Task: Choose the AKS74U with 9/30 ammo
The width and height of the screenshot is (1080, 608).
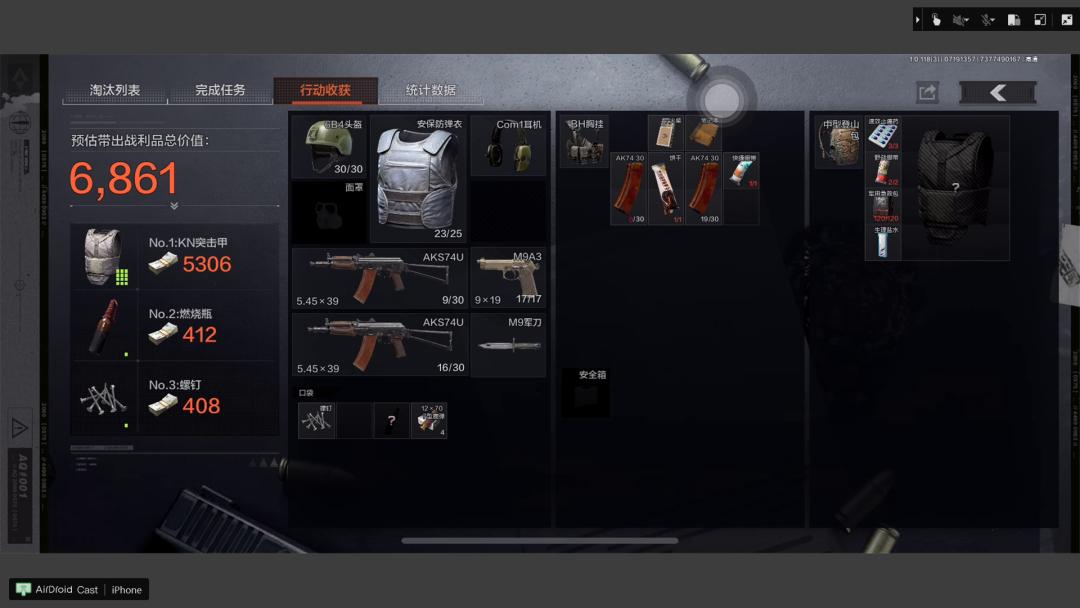Action: click(x=379, y=278)
